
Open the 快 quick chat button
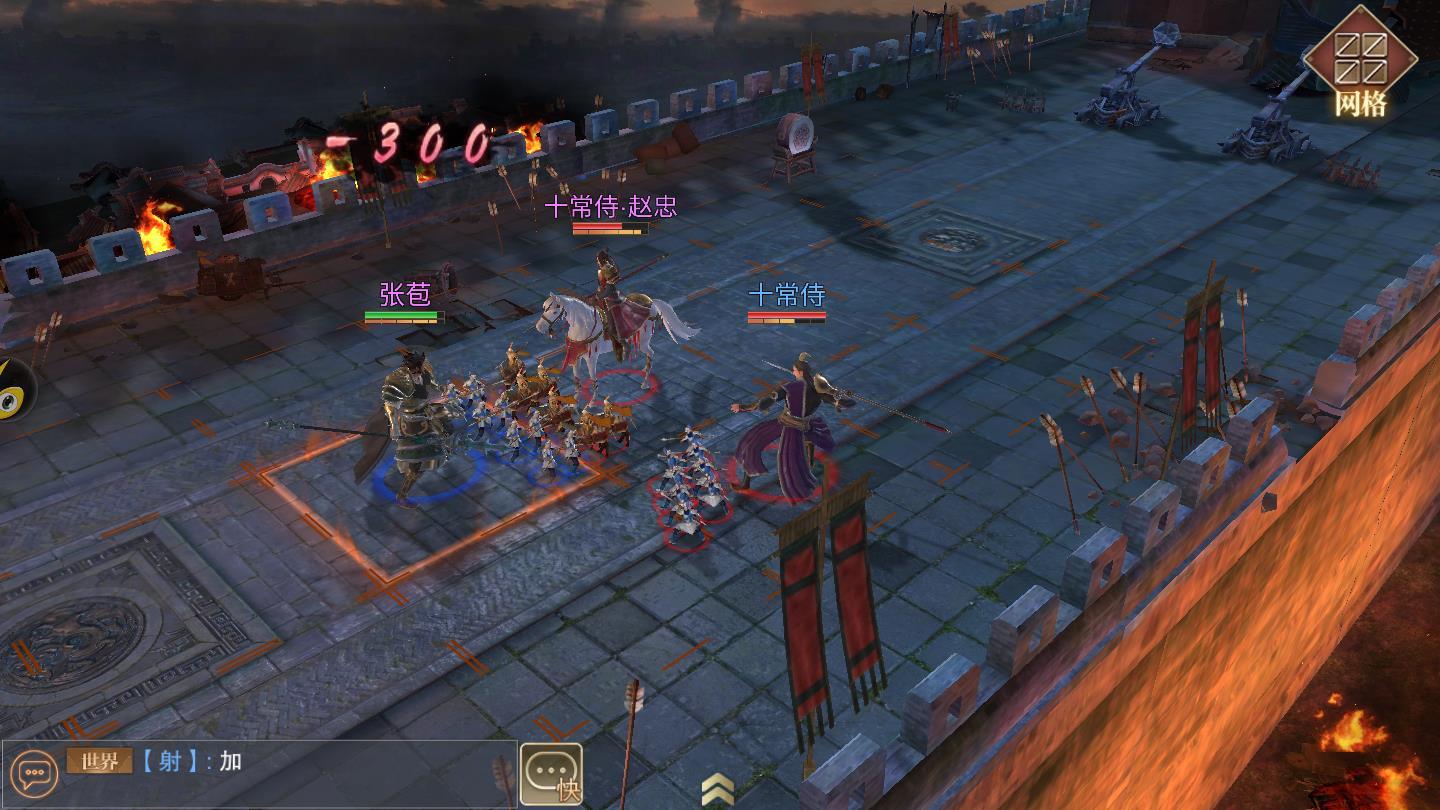pyautogui.click(x=551, y=774)
